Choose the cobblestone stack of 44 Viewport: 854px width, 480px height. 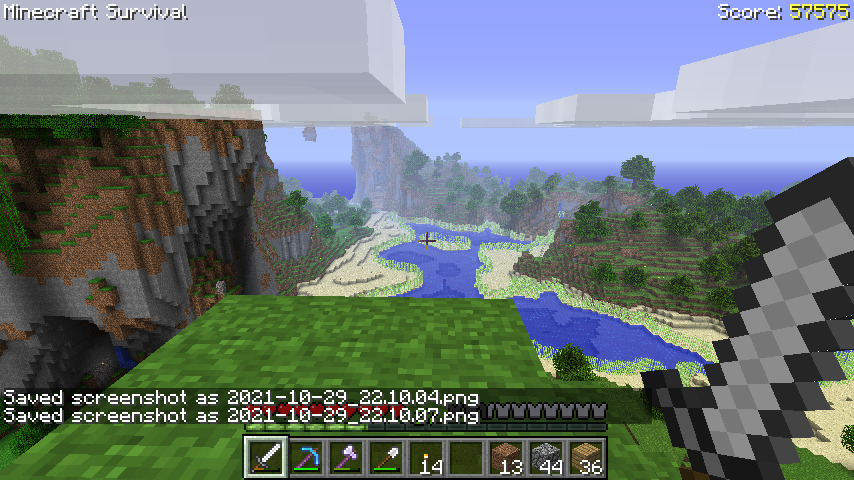547,459
